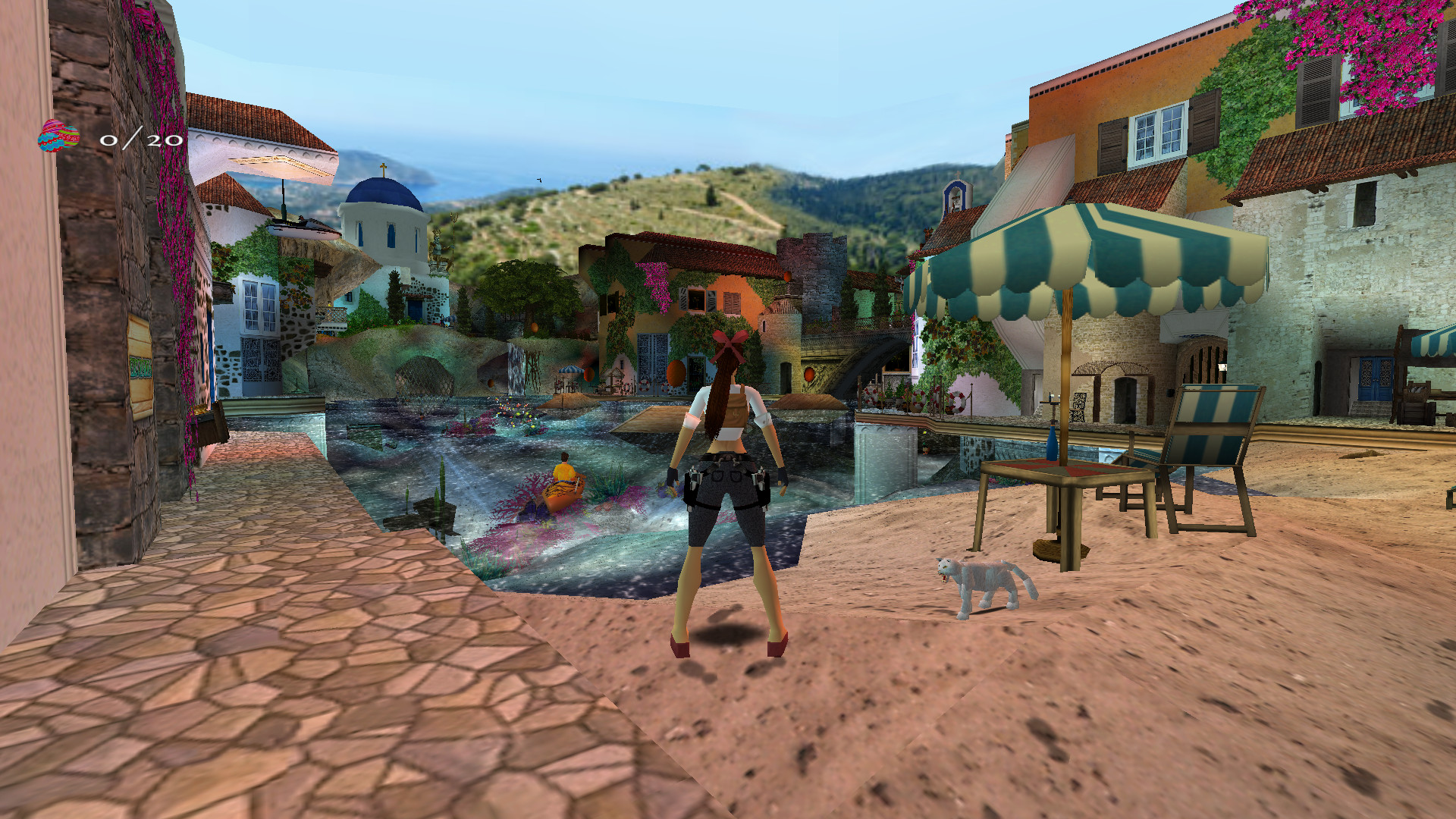1456x819 pixels.
Task: Click the colorful Easter egg collectible icon
Action: (x=59, y=136)
